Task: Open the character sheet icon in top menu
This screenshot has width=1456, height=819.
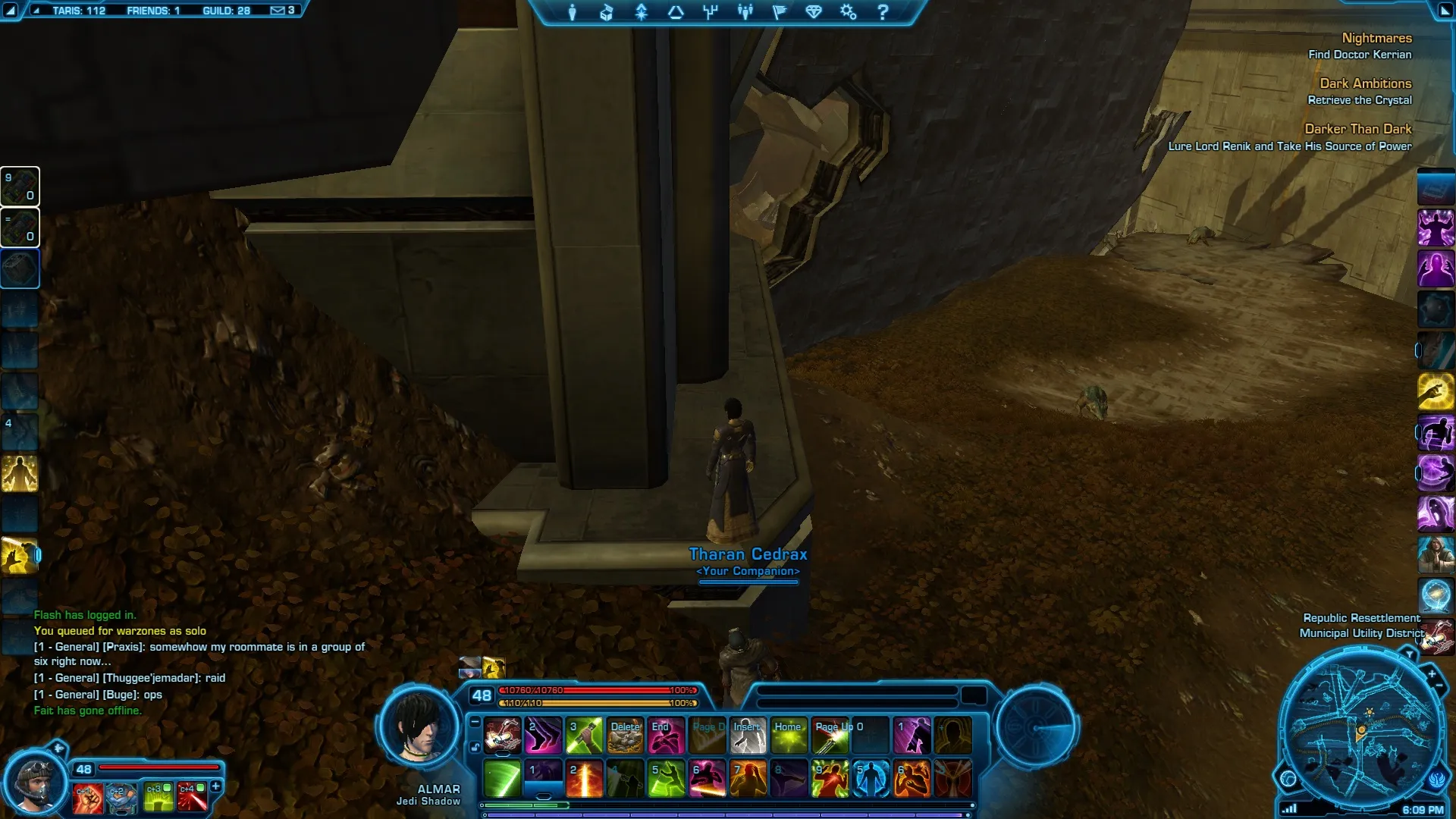Action: (573, 12)
